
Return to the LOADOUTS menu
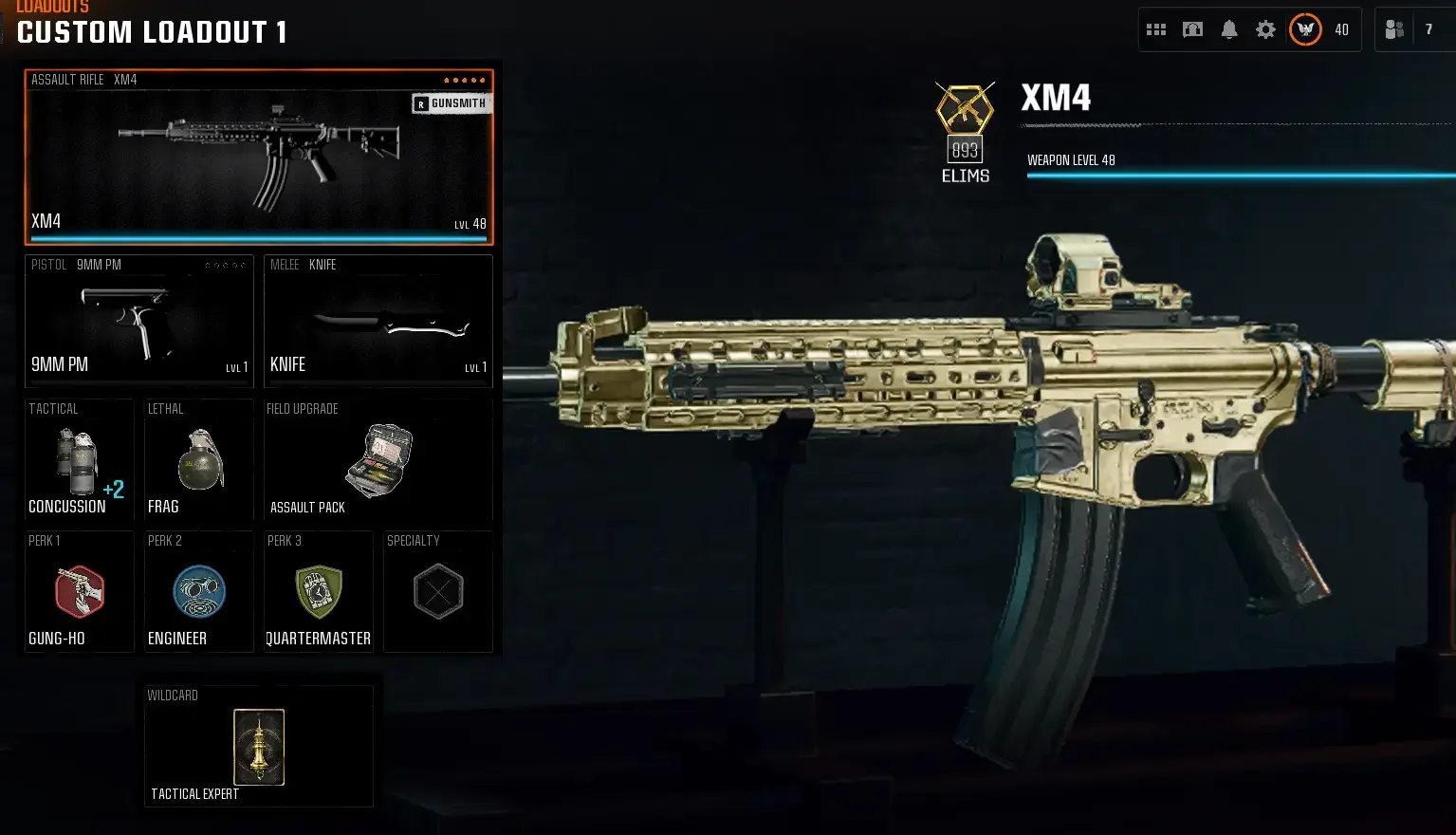coord(54,8)
